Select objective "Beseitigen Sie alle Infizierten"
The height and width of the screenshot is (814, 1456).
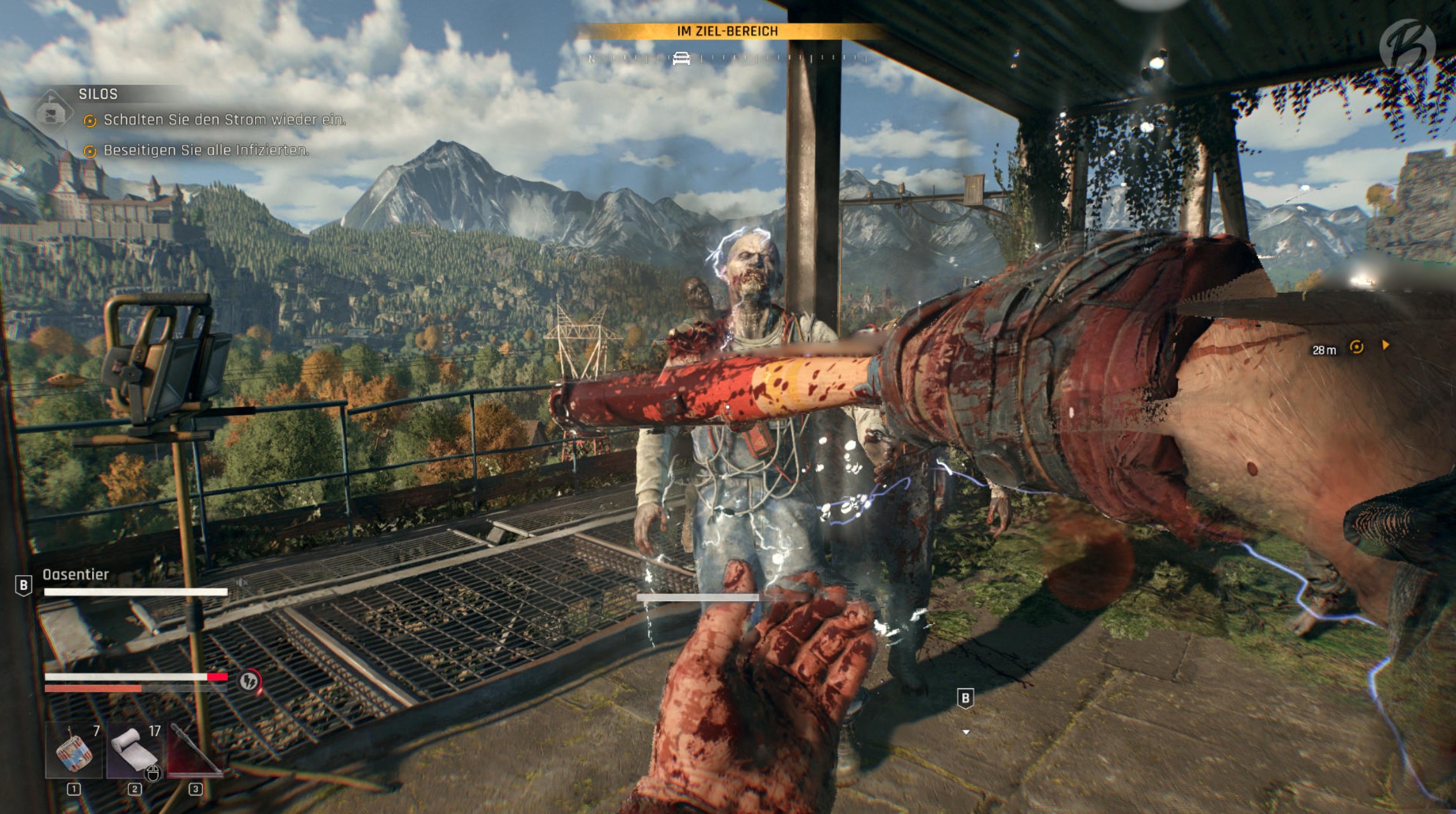(206, 150)
